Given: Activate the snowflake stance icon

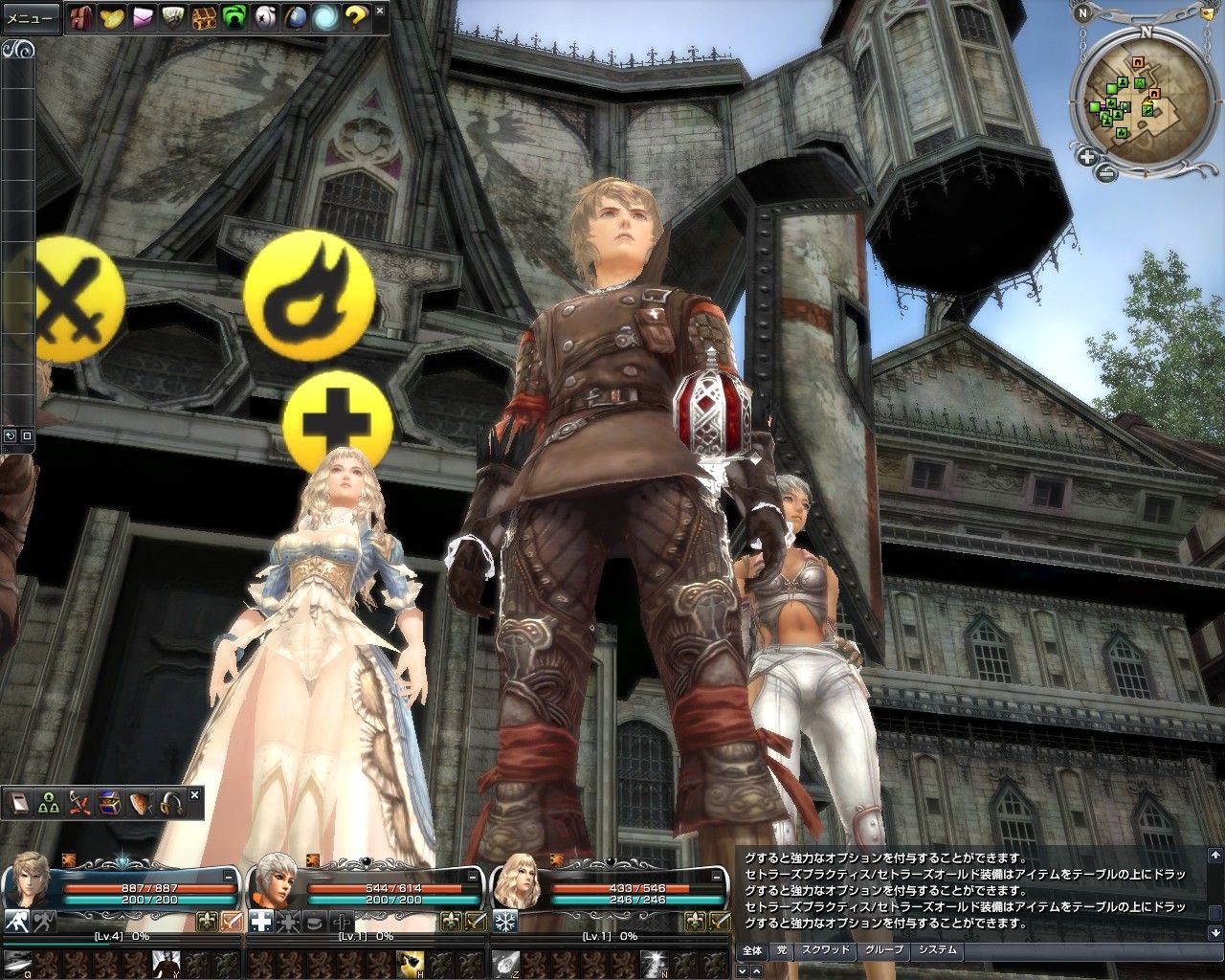Looking at the screenshot, I should pyautogui.click(x=505, y=922).
